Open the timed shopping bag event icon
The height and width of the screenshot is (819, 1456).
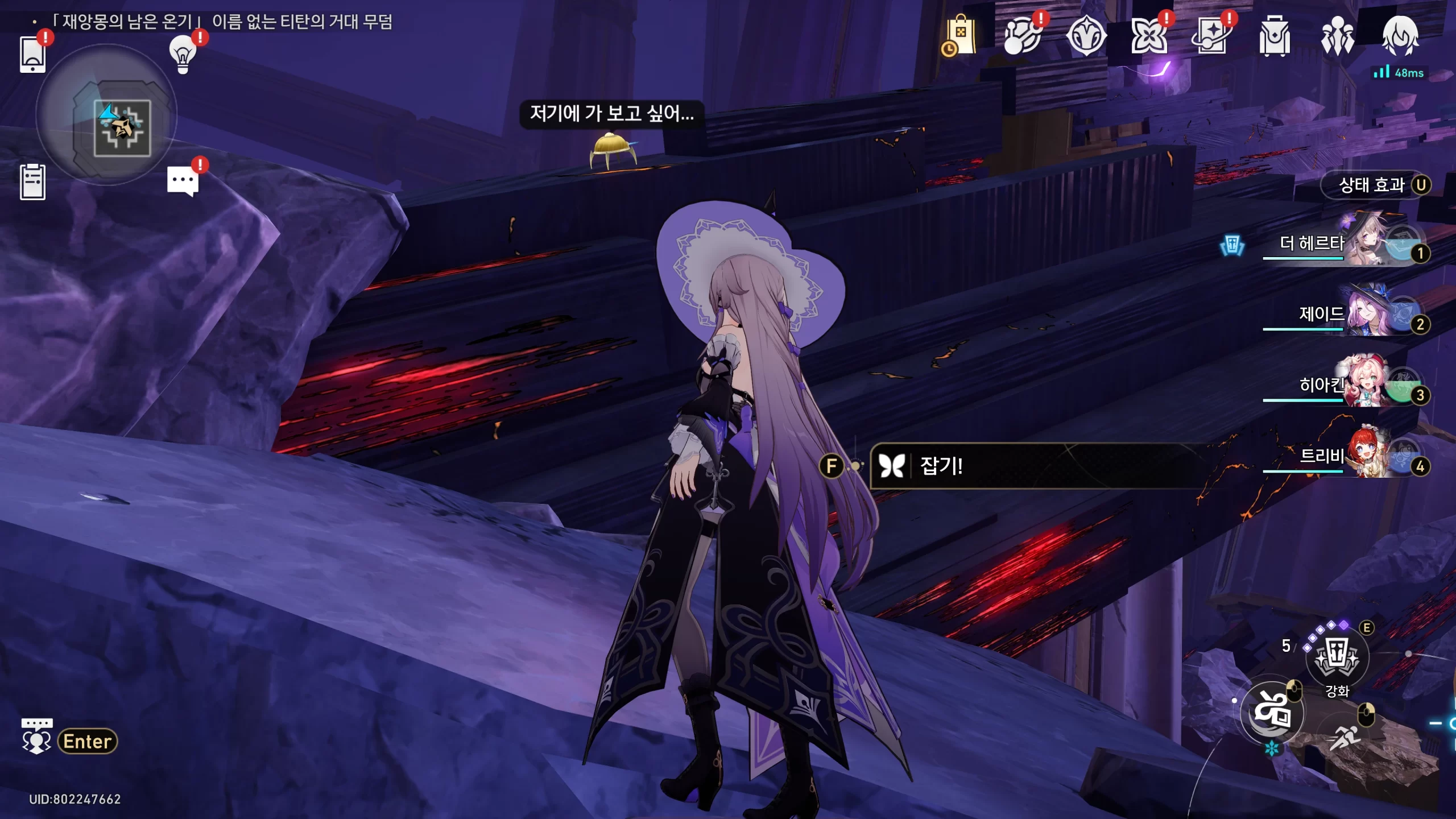click(960, 36)
